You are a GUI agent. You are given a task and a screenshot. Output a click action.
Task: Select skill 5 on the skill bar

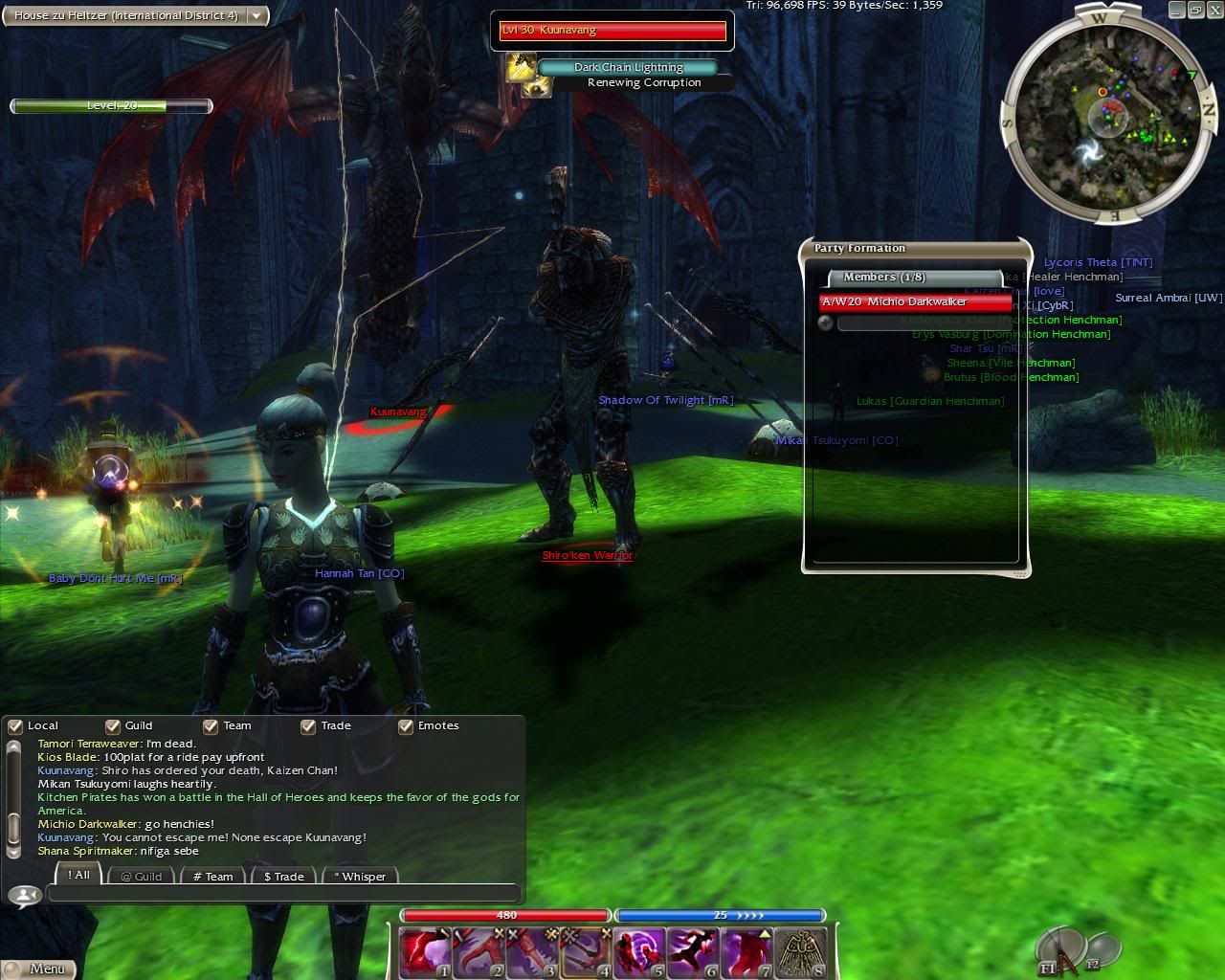[x=637, y=949]
